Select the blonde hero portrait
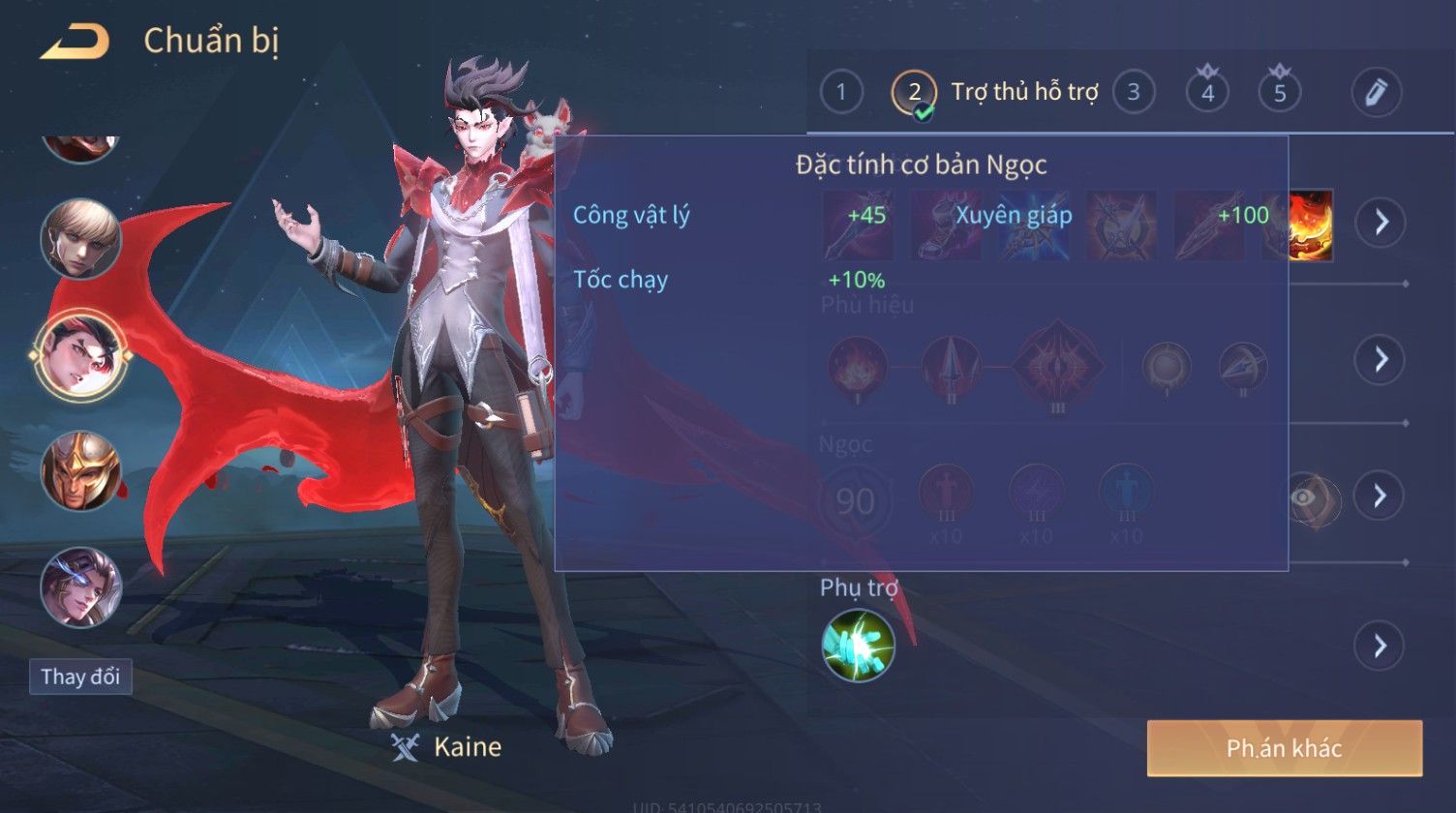 tap(80, 239)
